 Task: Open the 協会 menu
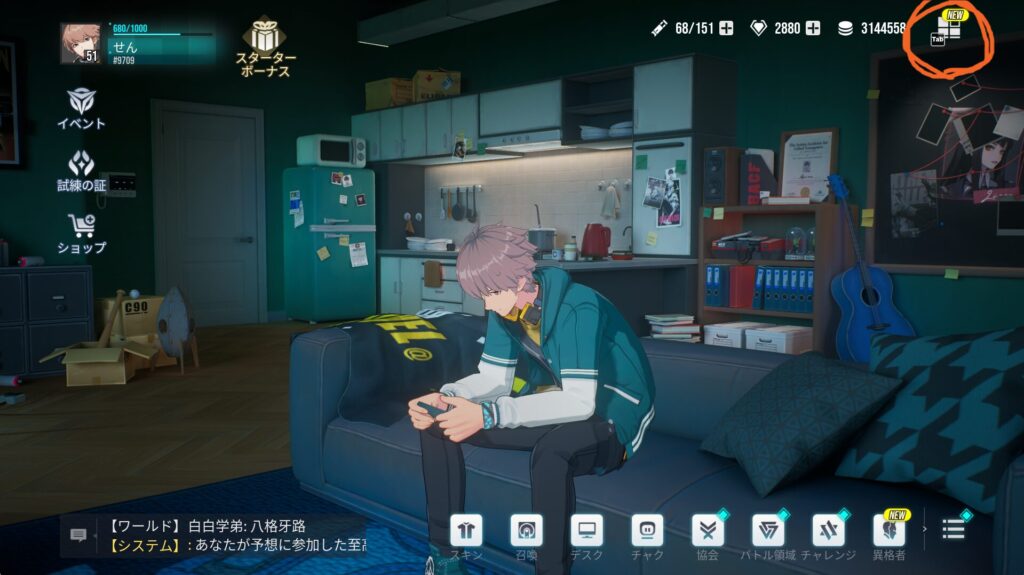click(x=708, y=530)
